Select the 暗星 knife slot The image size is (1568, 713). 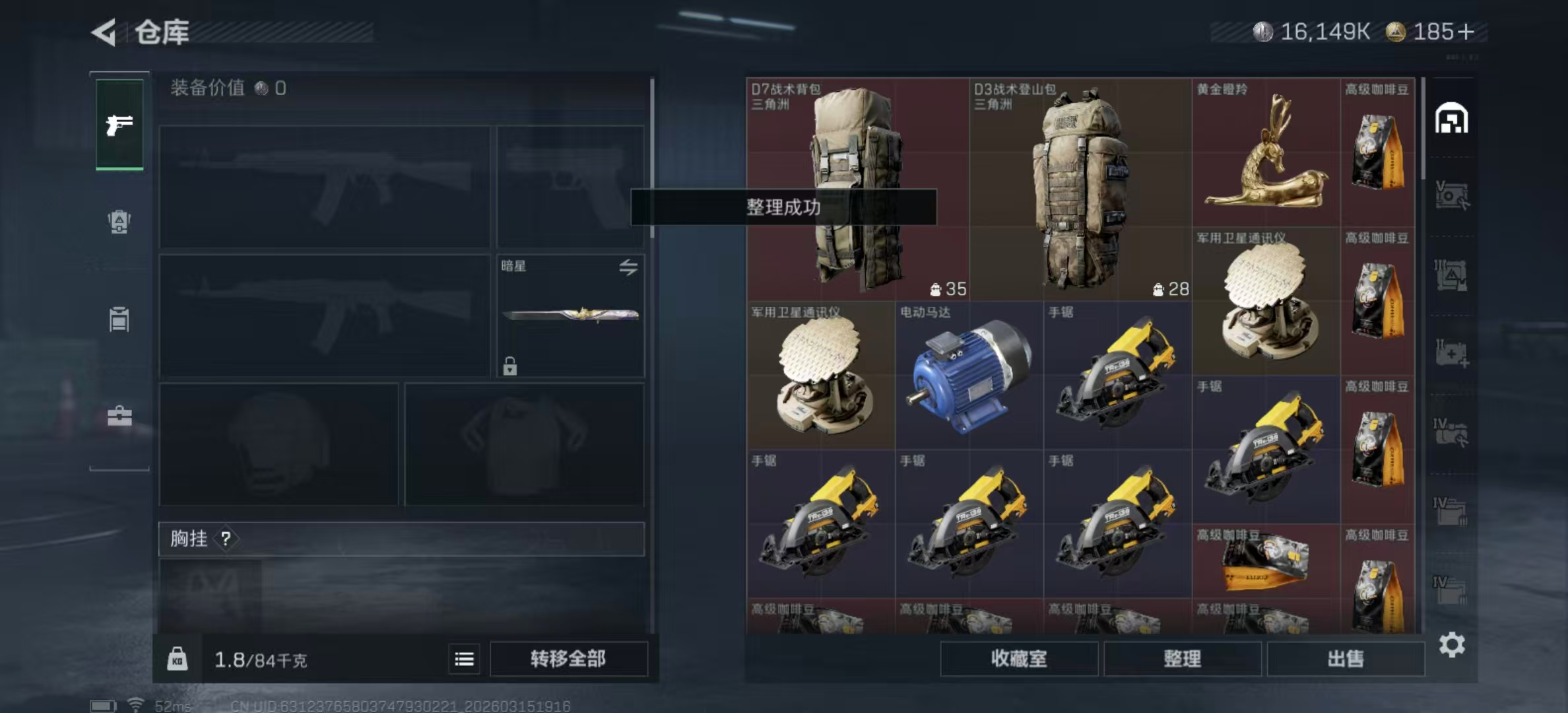tap(570, 316)
